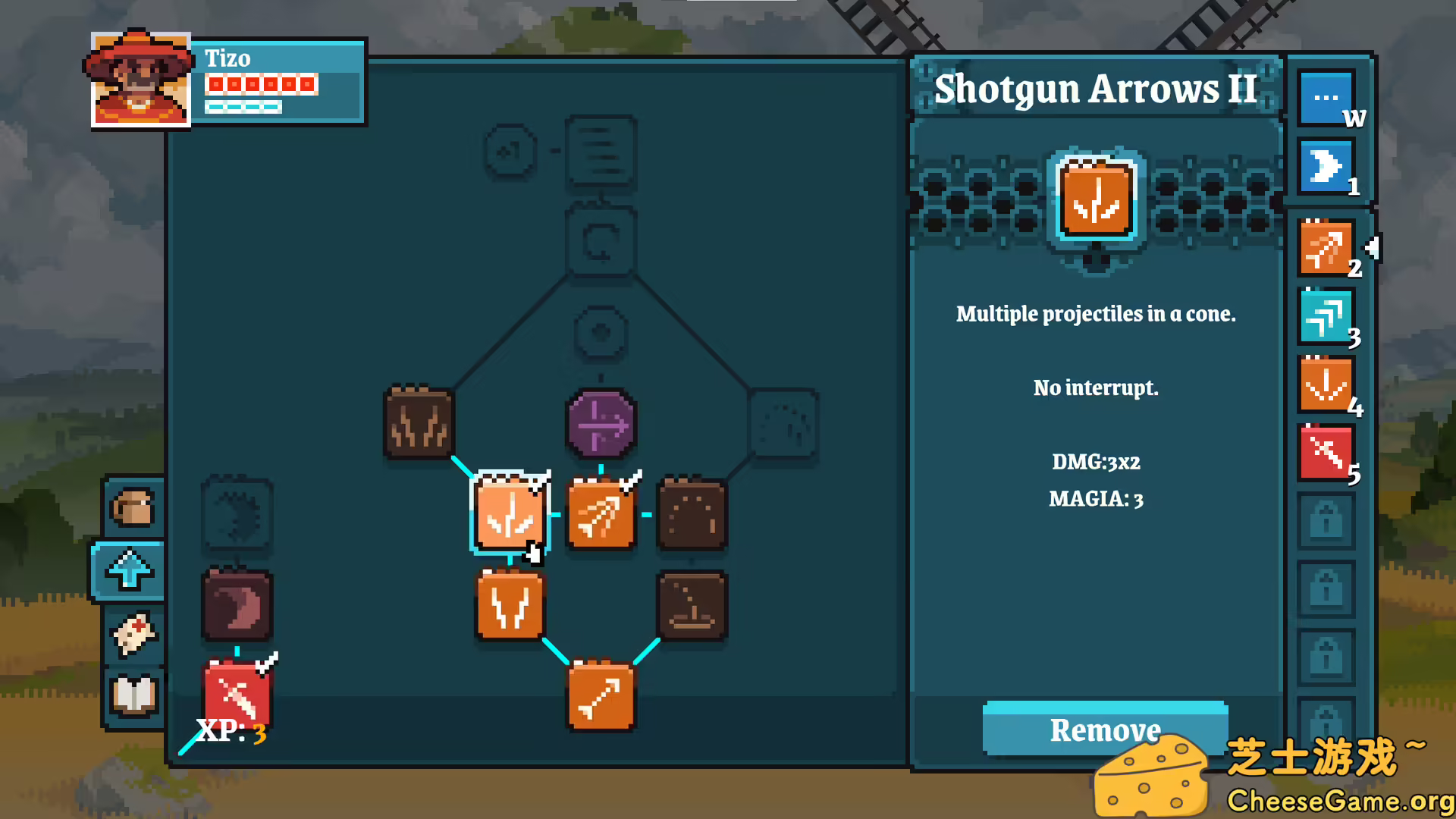Click the '...' slot labeled W
The image size is (1456, 819).
point(1325,96)
